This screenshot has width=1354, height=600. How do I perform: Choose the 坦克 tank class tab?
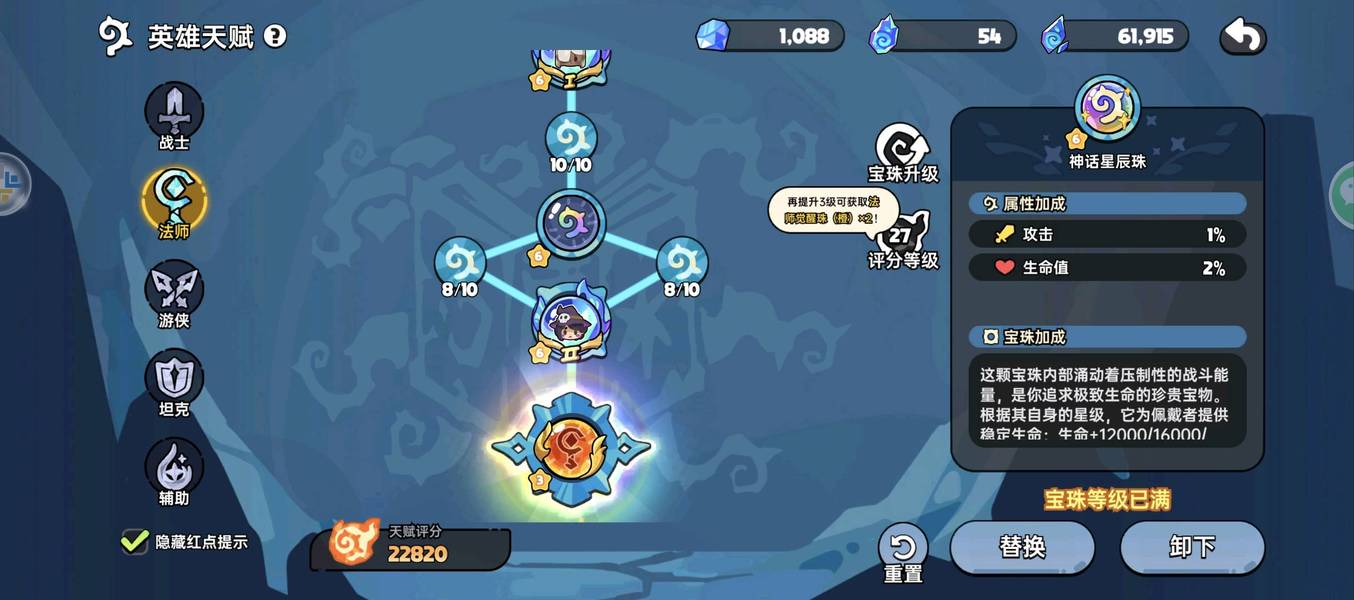click(x=174, y=379)
